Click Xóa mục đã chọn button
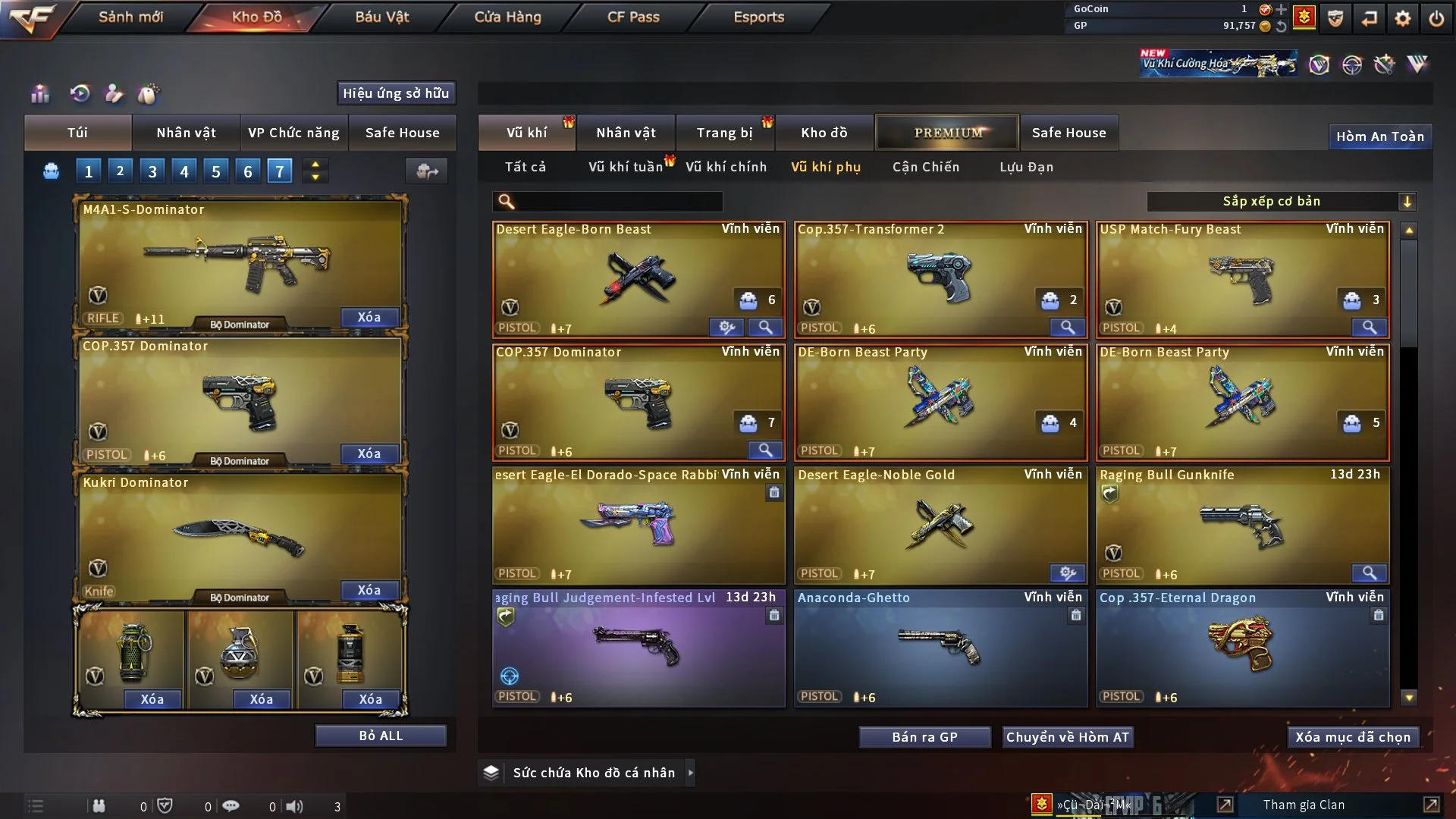The image size is (1456, 819). [1352, 737]
